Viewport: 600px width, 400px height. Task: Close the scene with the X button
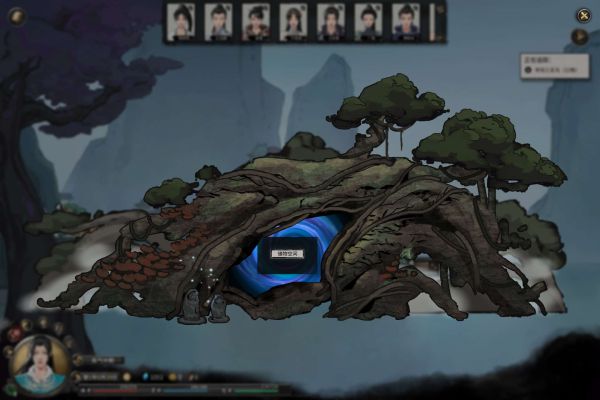[x=582, y=15]
